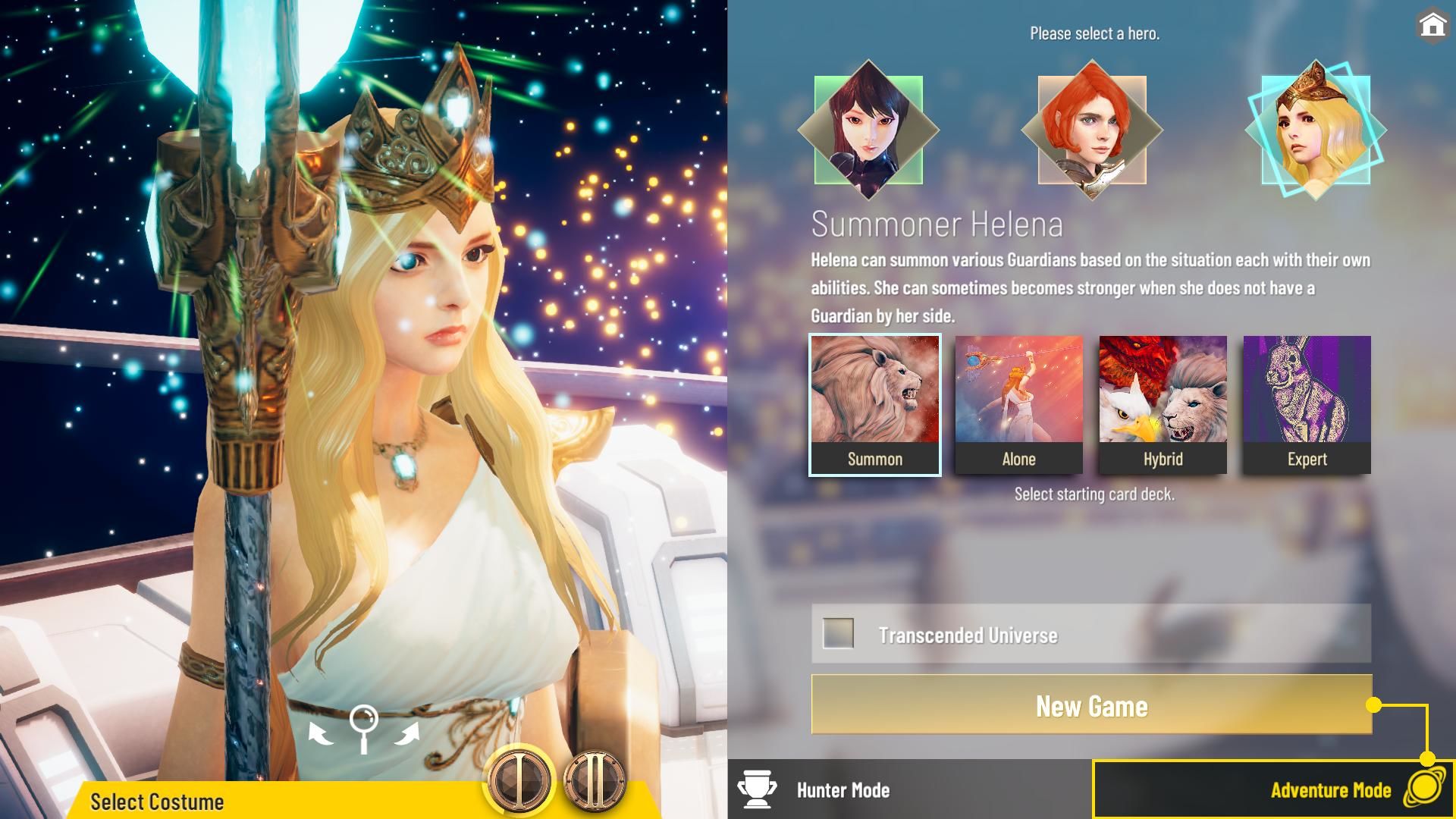Rotate the hero model right

pos(408,733)
